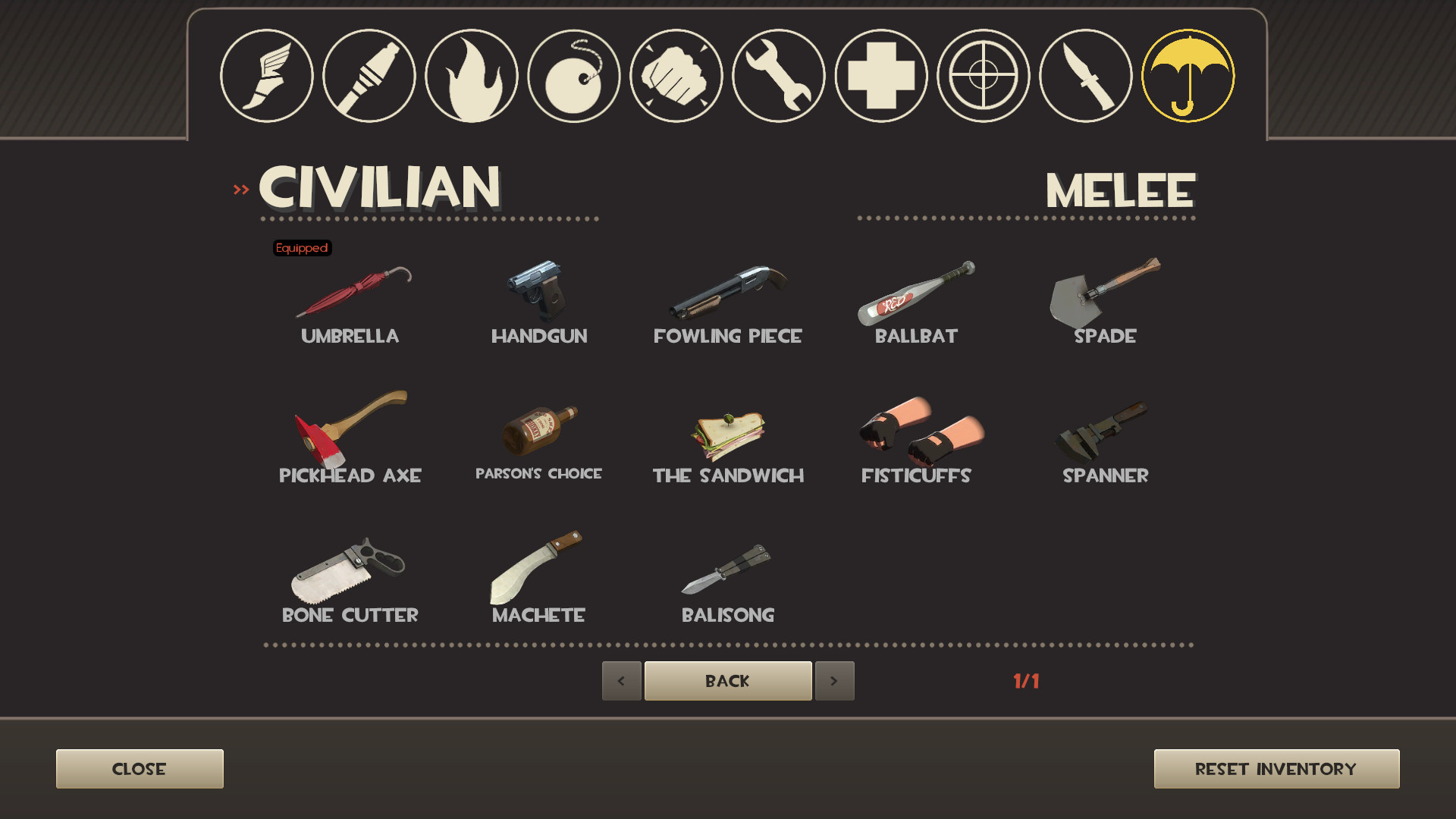Select the Soldier rocket class icon
The height and width of the screenshot is (819, 1456).
(369, 75)
